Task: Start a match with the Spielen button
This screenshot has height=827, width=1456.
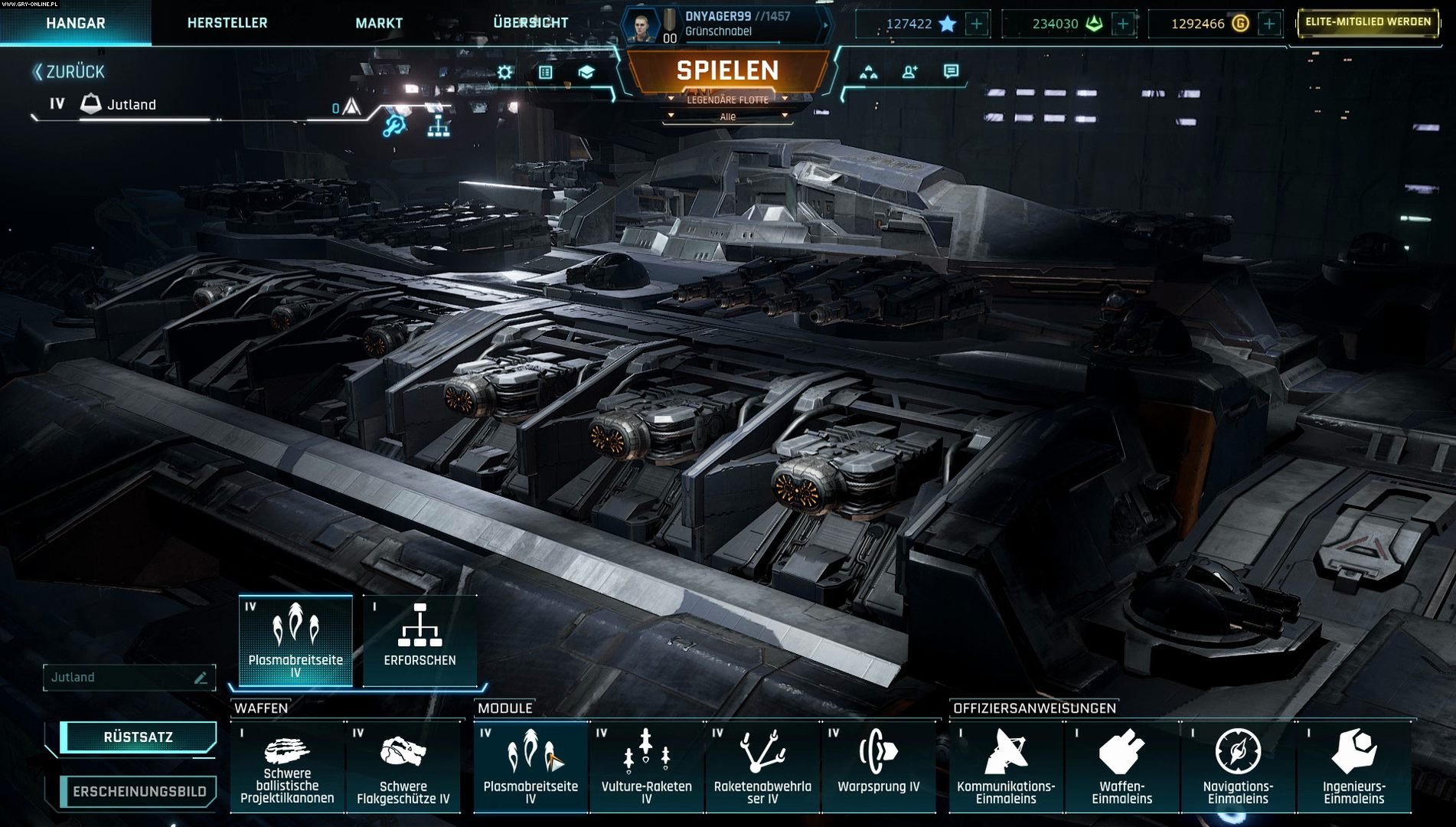Action: pyautogui.click(x=727, y=70)
